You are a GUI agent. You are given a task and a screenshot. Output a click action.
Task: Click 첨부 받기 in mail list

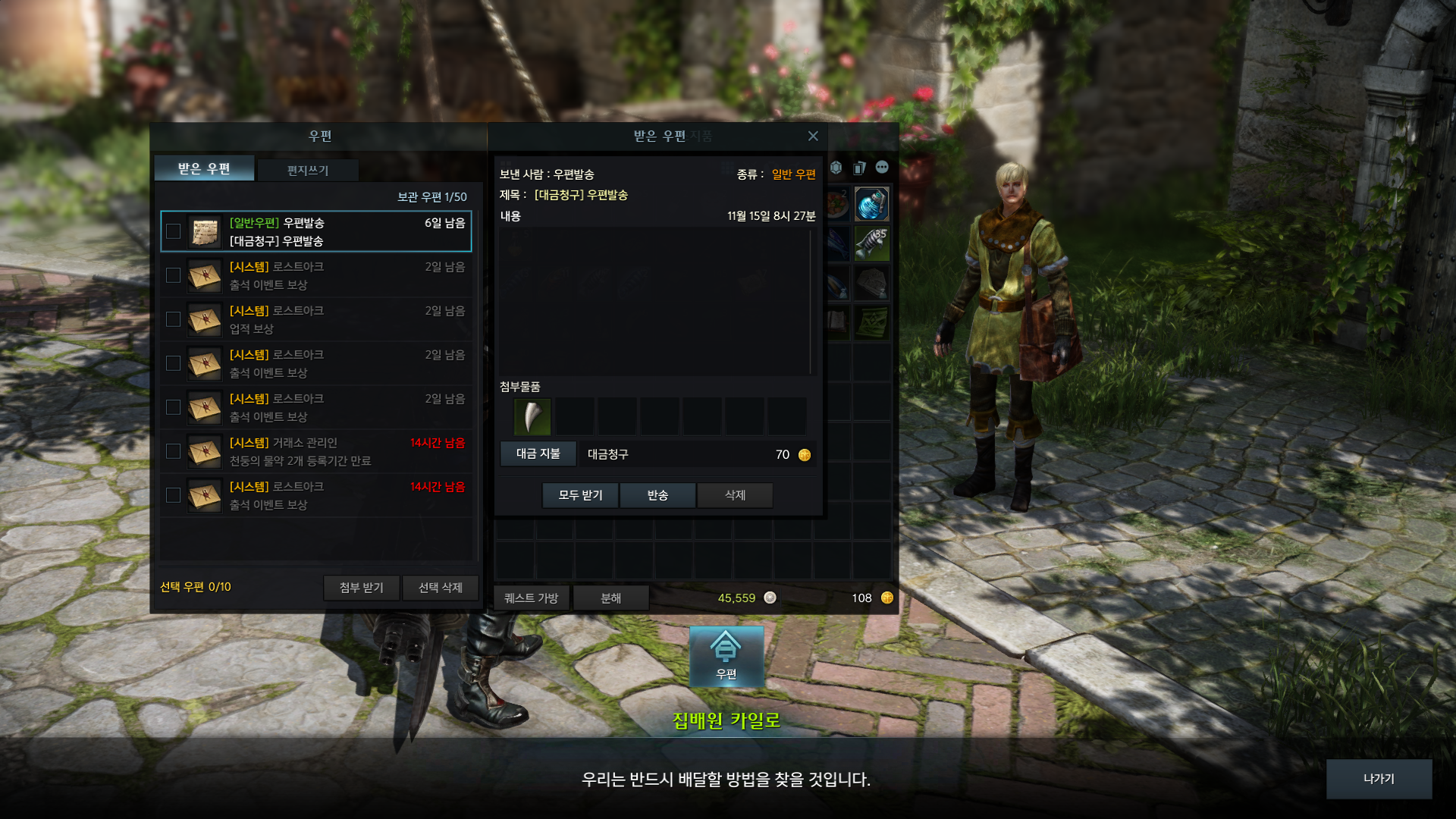361,588
